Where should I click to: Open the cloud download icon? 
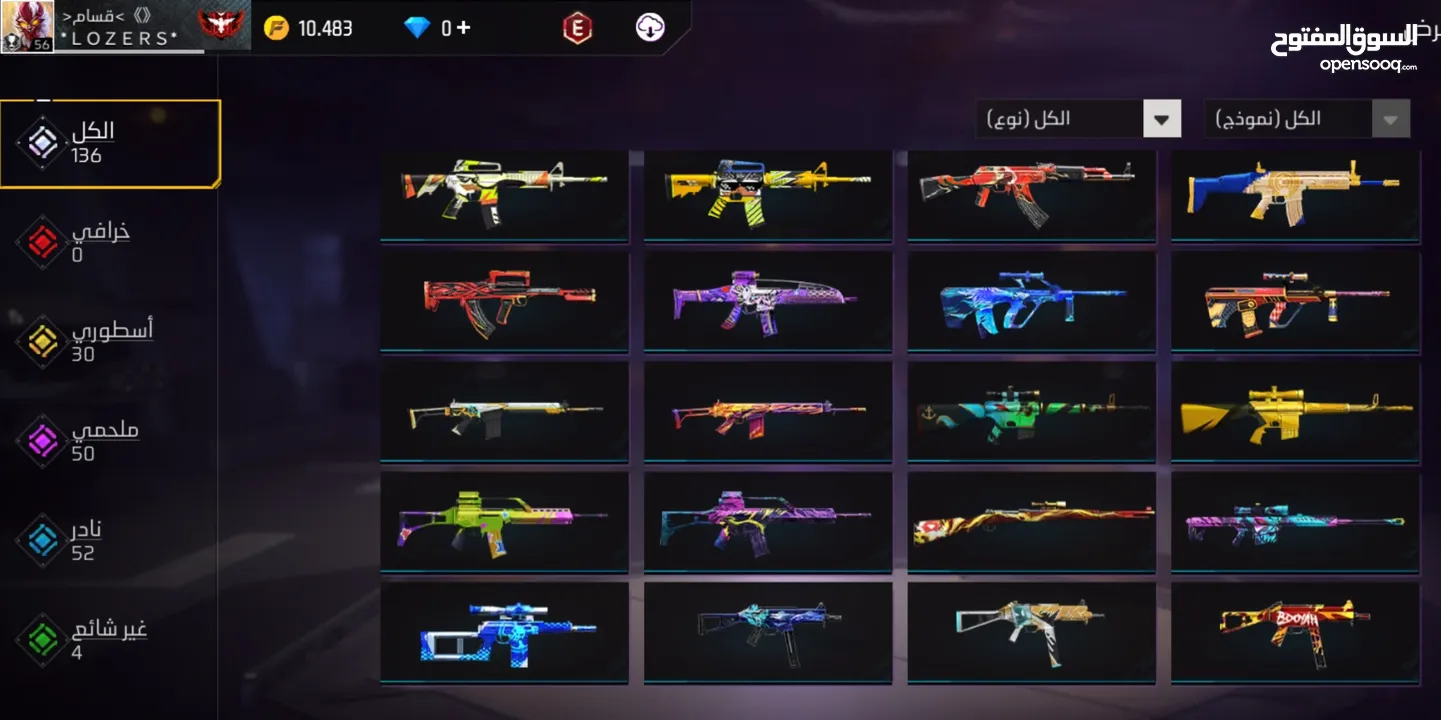(x=650, y=27)
